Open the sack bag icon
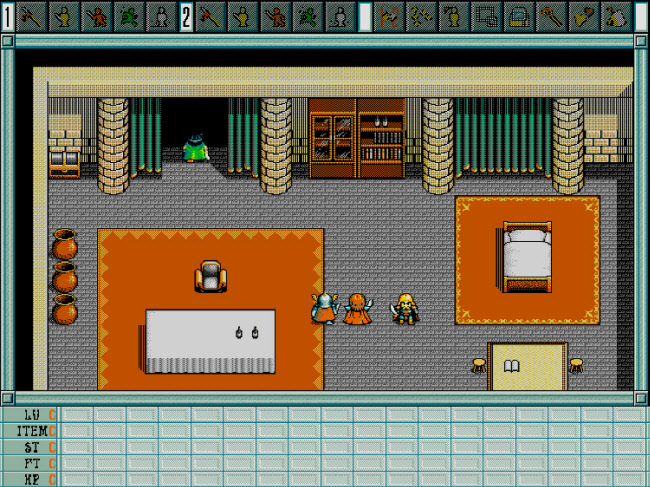 [615, 16]
